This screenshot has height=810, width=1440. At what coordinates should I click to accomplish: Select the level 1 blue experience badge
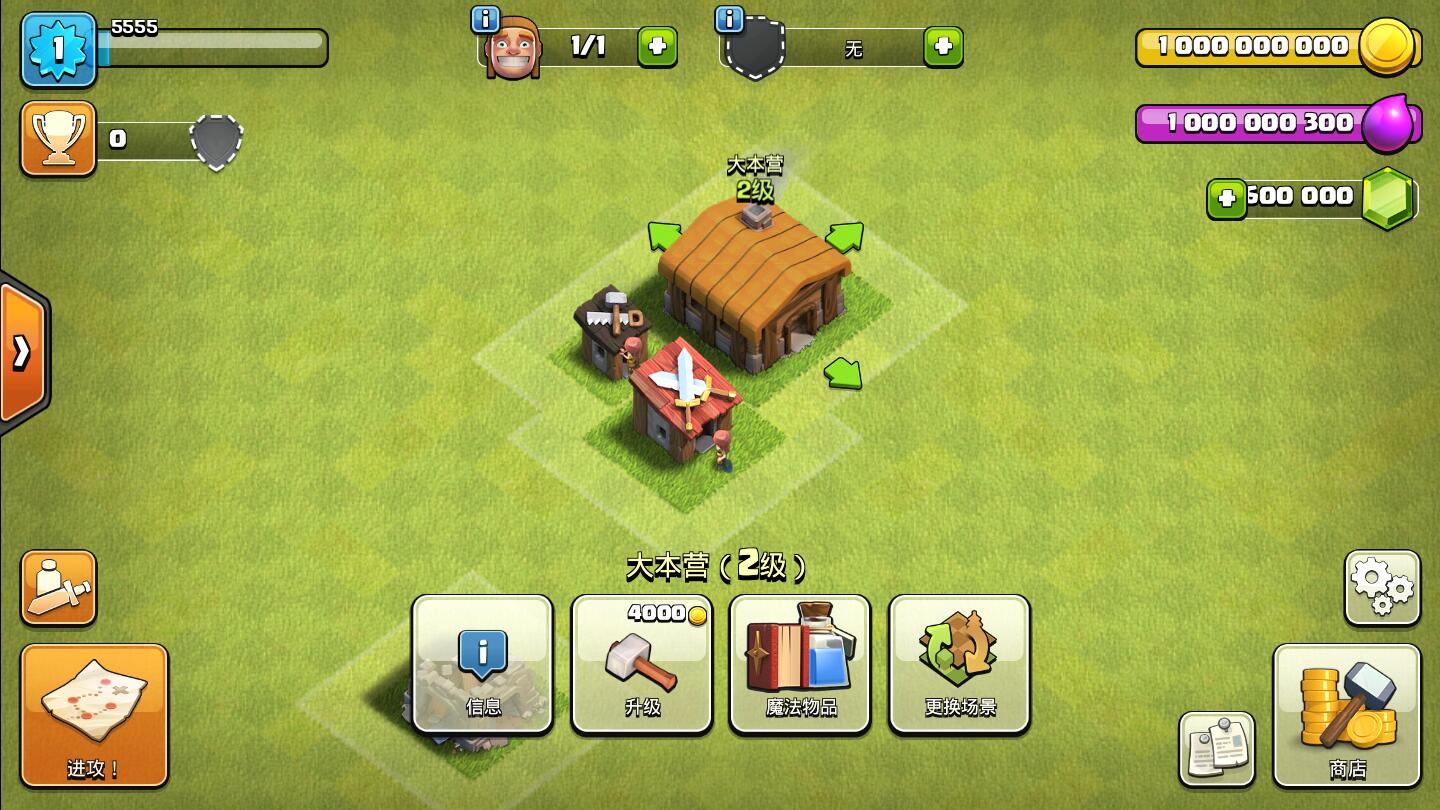click(x=58, y=47)
